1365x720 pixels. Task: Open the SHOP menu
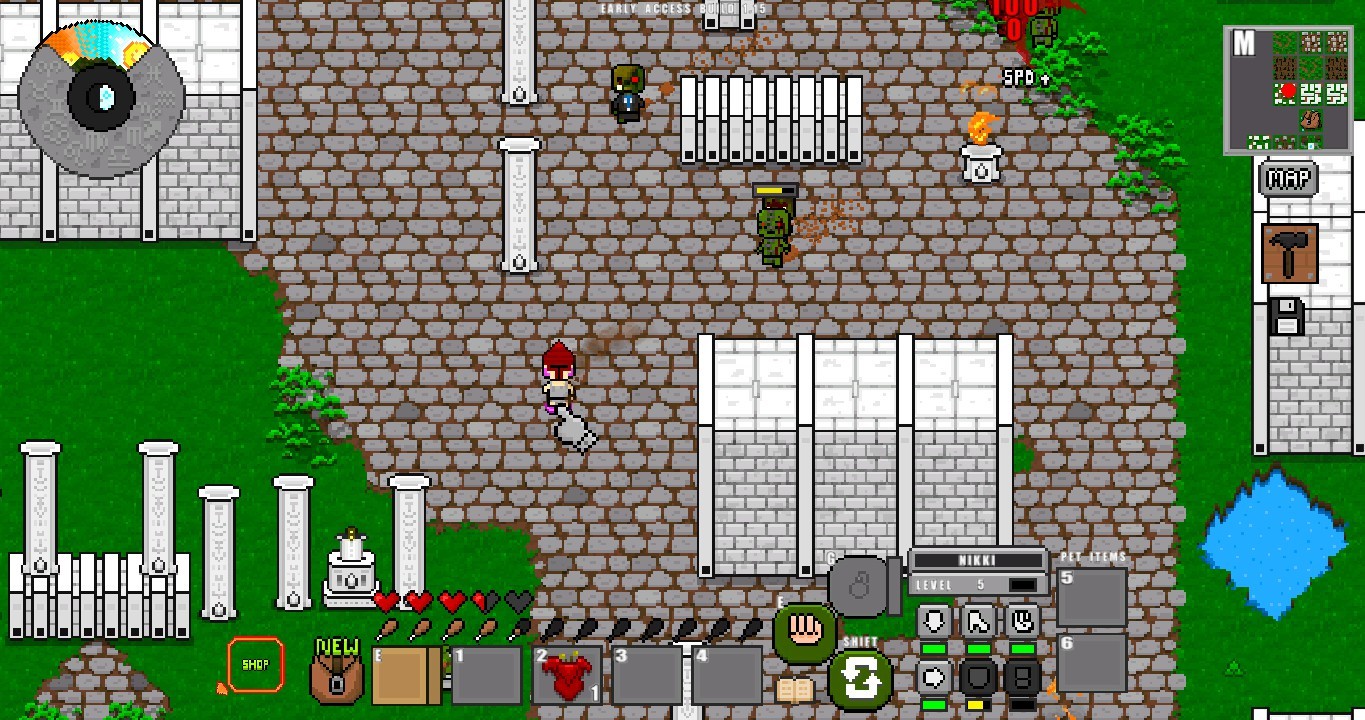(255, 663)
